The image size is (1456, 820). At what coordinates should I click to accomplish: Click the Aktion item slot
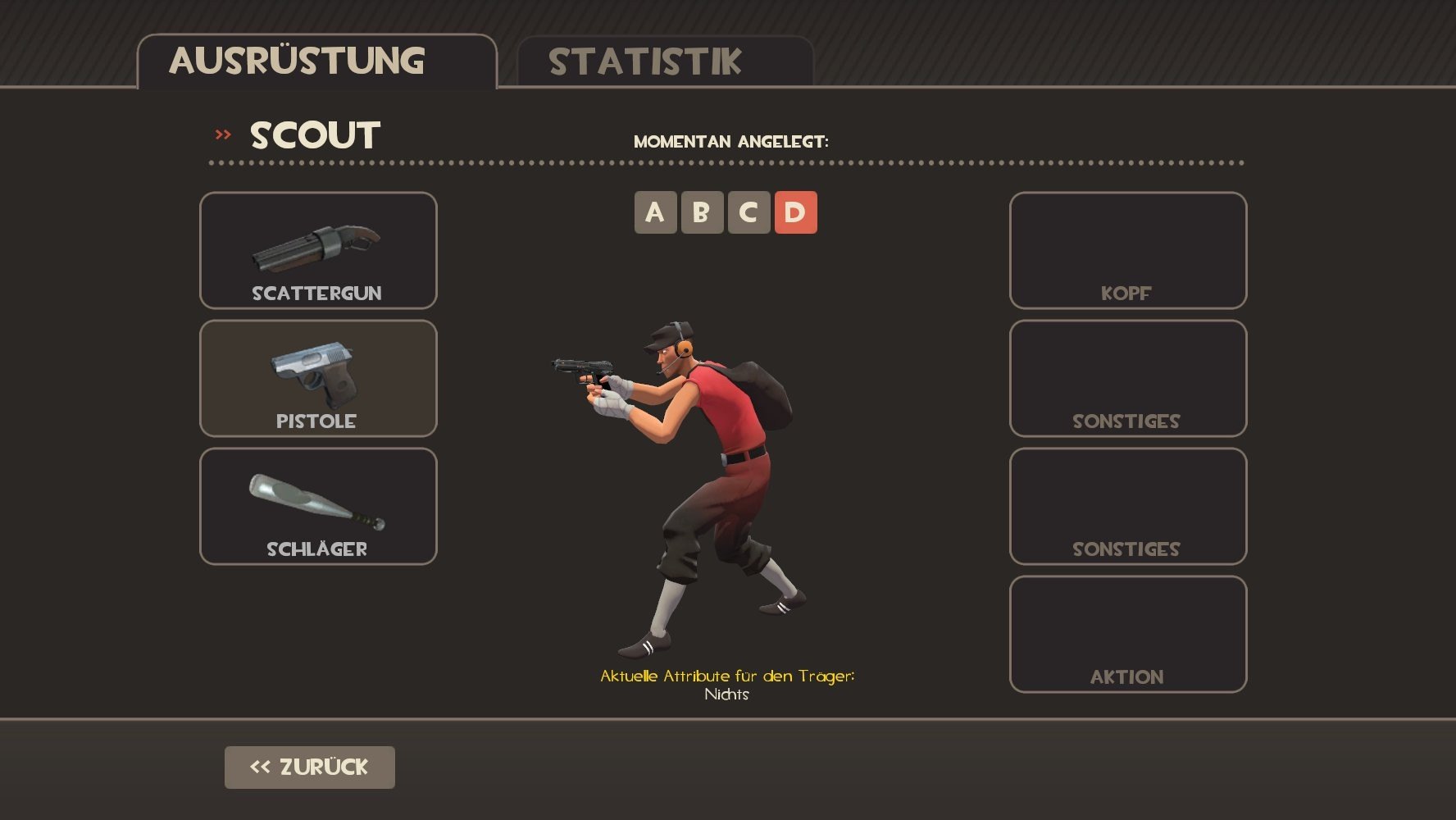(1127, 634)
